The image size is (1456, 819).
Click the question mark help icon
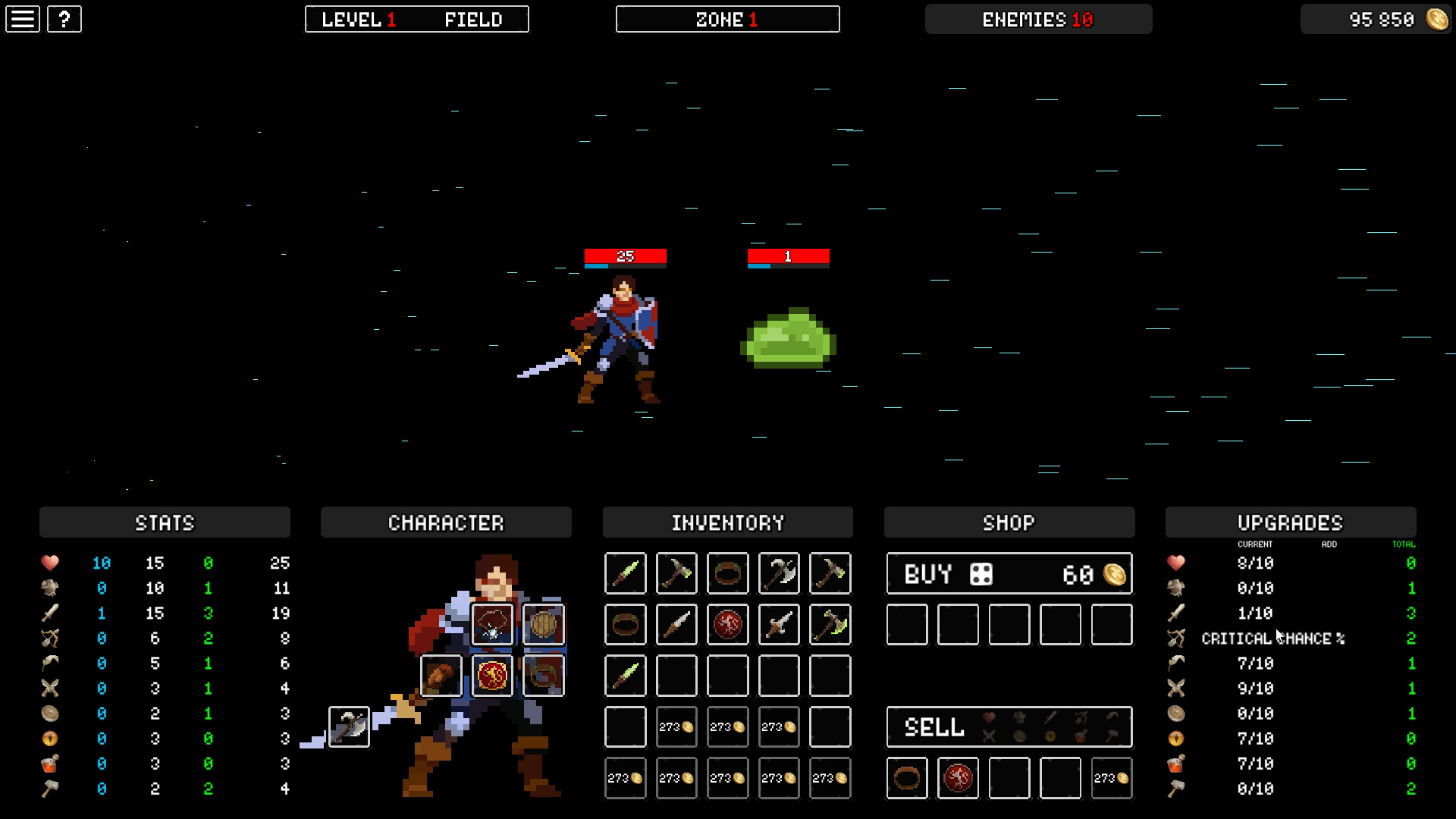[x=64, y=19]
